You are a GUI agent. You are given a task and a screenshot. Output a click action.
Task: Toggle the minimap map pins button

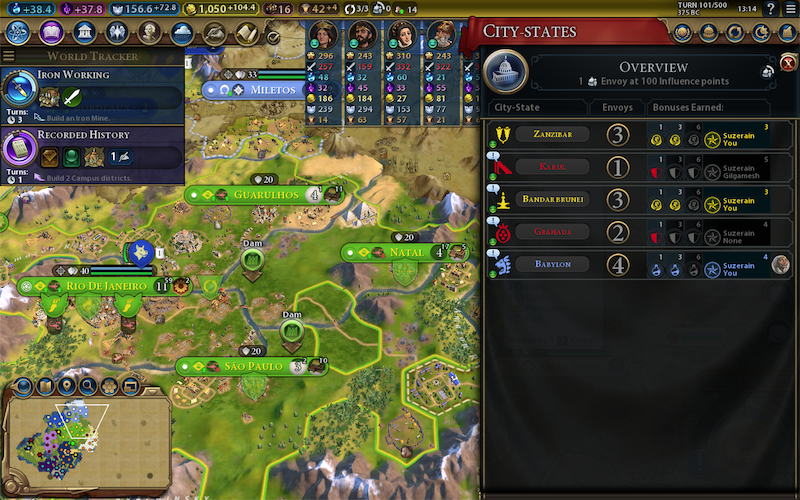coord(67,386)
